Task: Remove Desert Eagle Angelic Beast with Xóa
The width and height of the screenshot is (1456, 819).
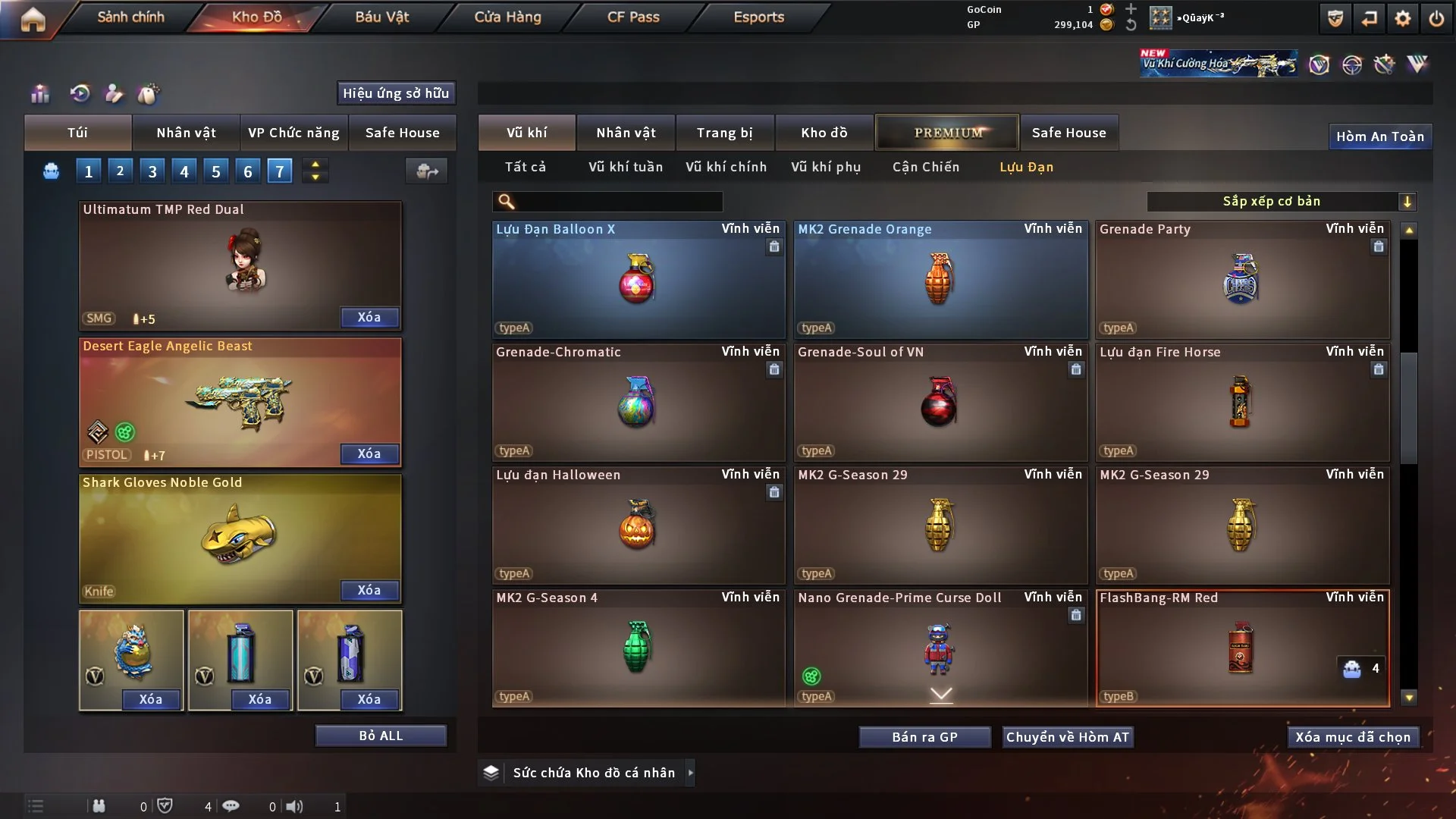Action: 369,453
